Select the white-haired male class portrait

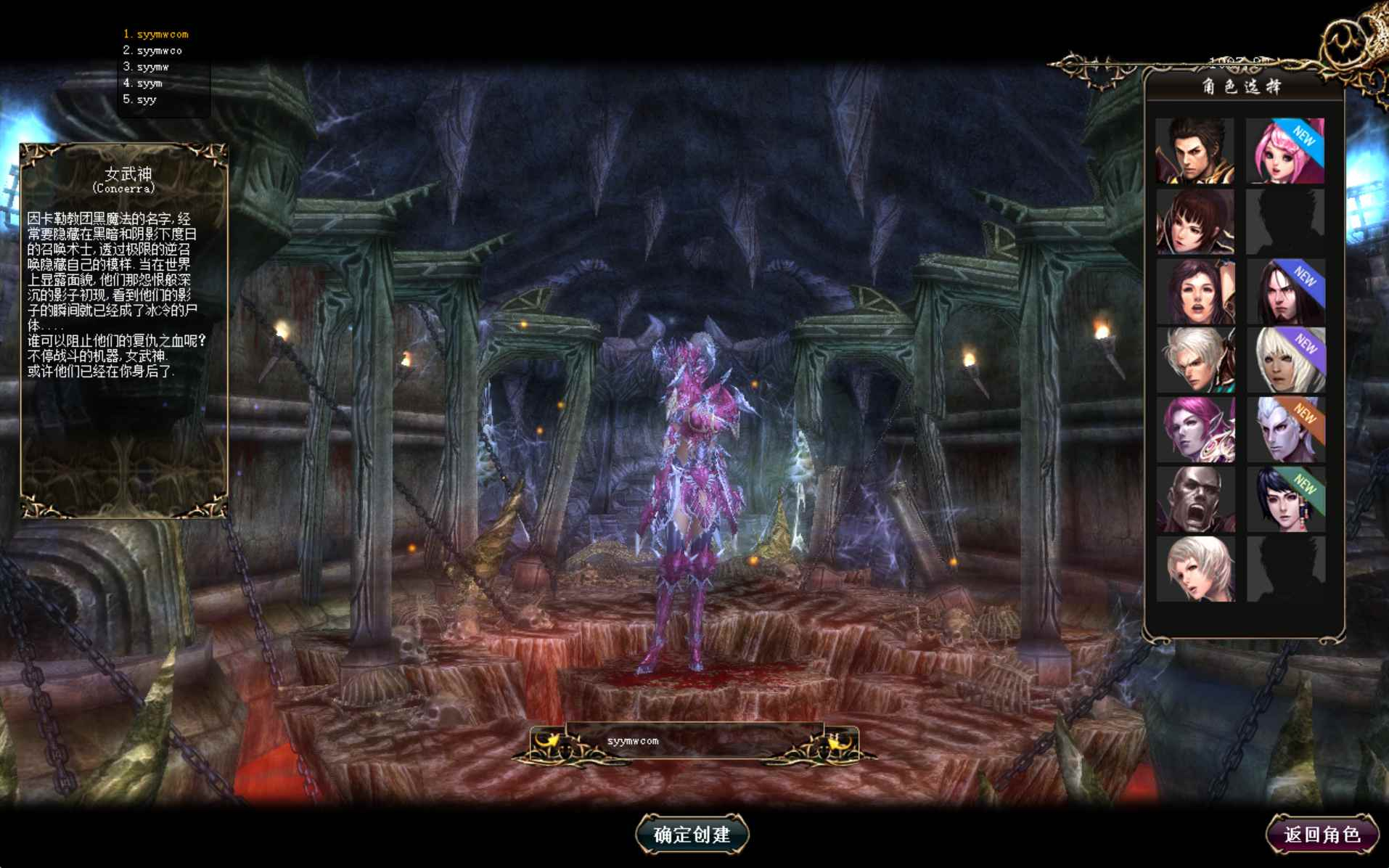(1197, 359)
